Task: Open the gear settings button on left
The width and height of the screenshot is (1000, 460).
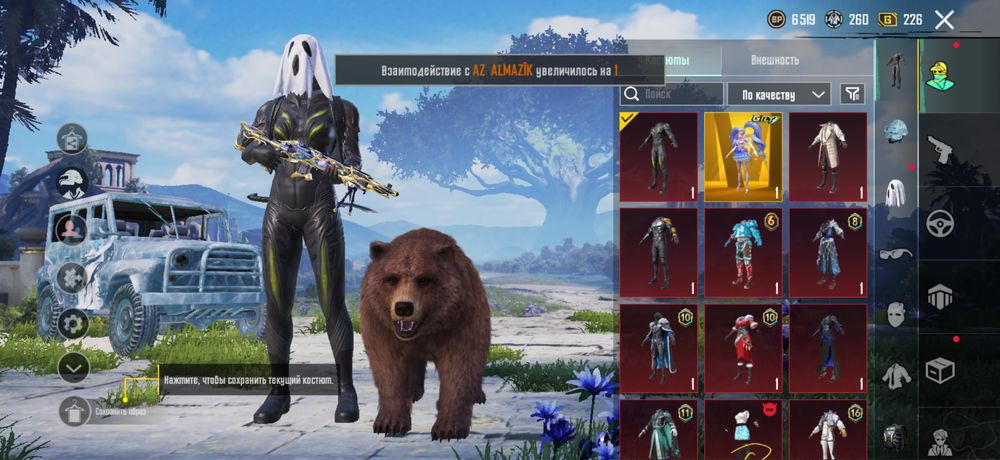Action: pos(74,323)
